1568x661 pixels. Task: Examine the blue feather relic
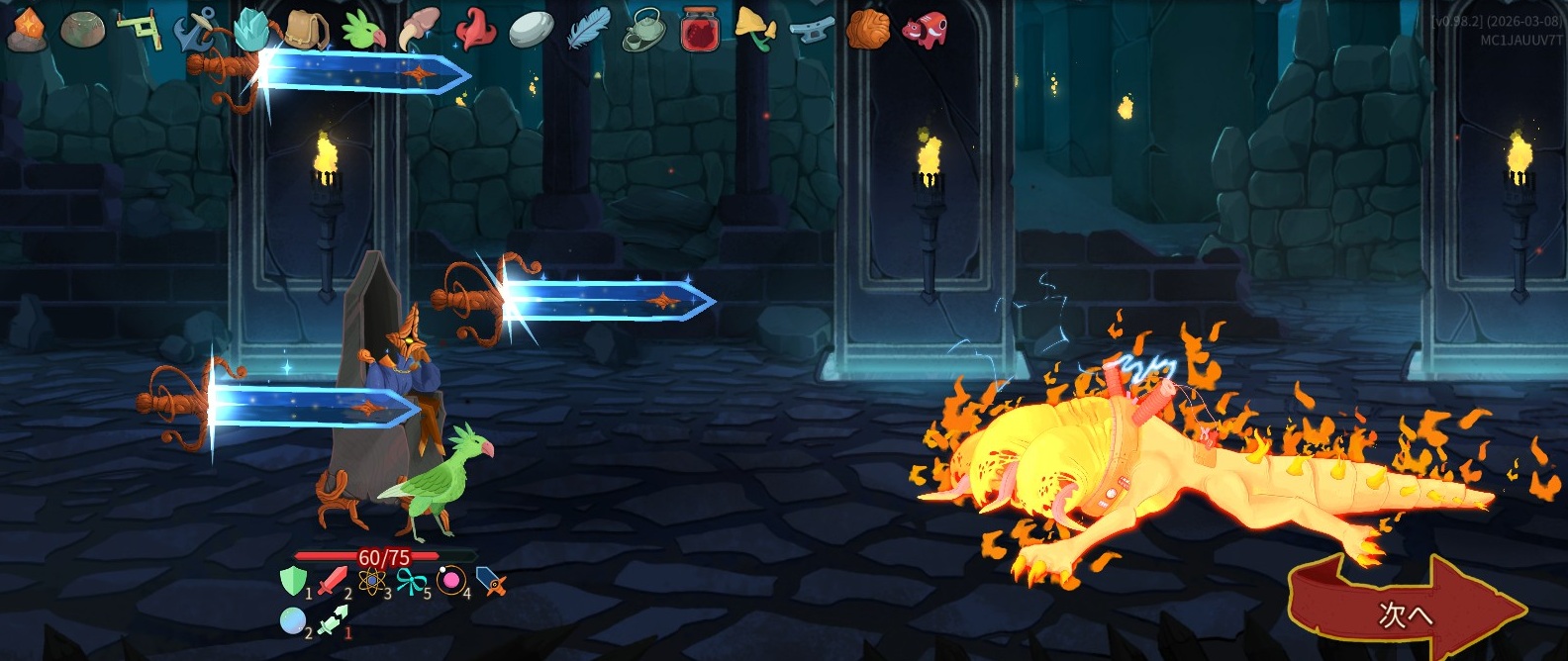pyautogui.click(x=588, y=29)
